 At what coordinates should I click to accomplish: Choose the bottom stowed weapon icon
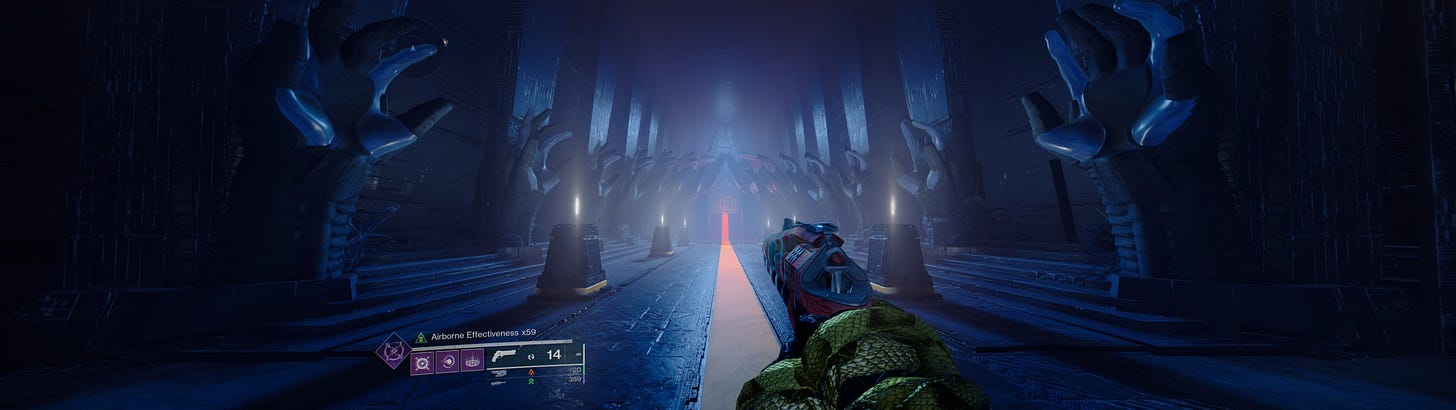(x=499, y=381)
